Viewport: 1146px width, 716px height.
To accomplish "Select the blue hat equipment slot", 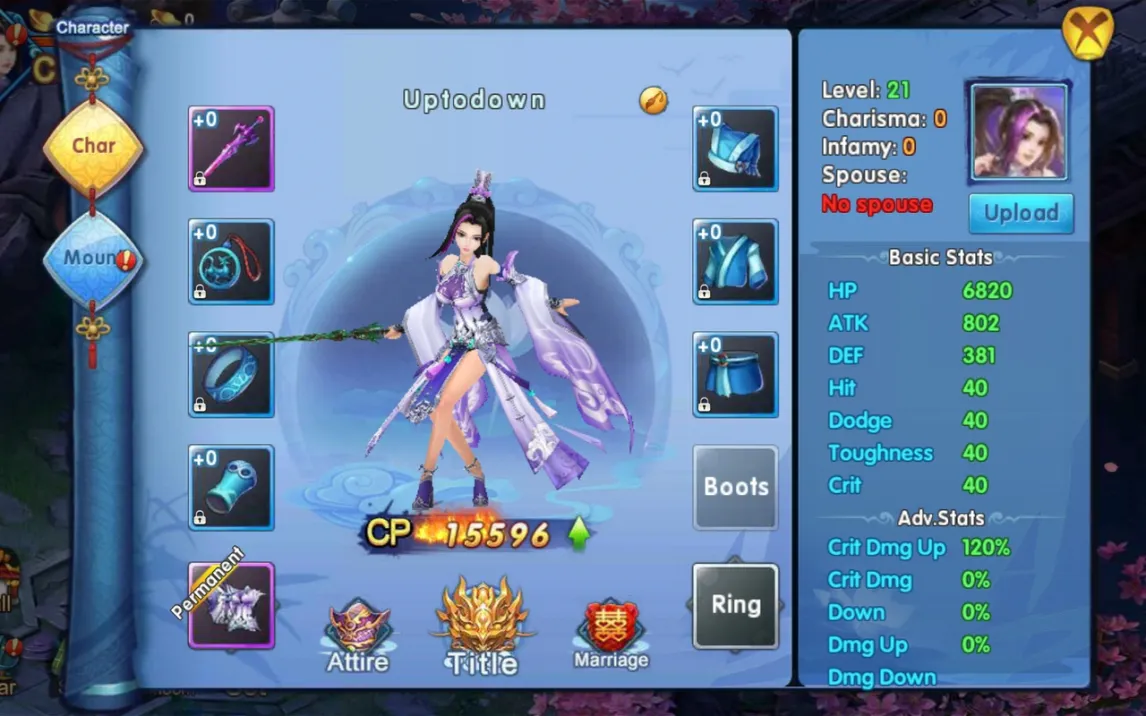I will (x=735, y=149).
